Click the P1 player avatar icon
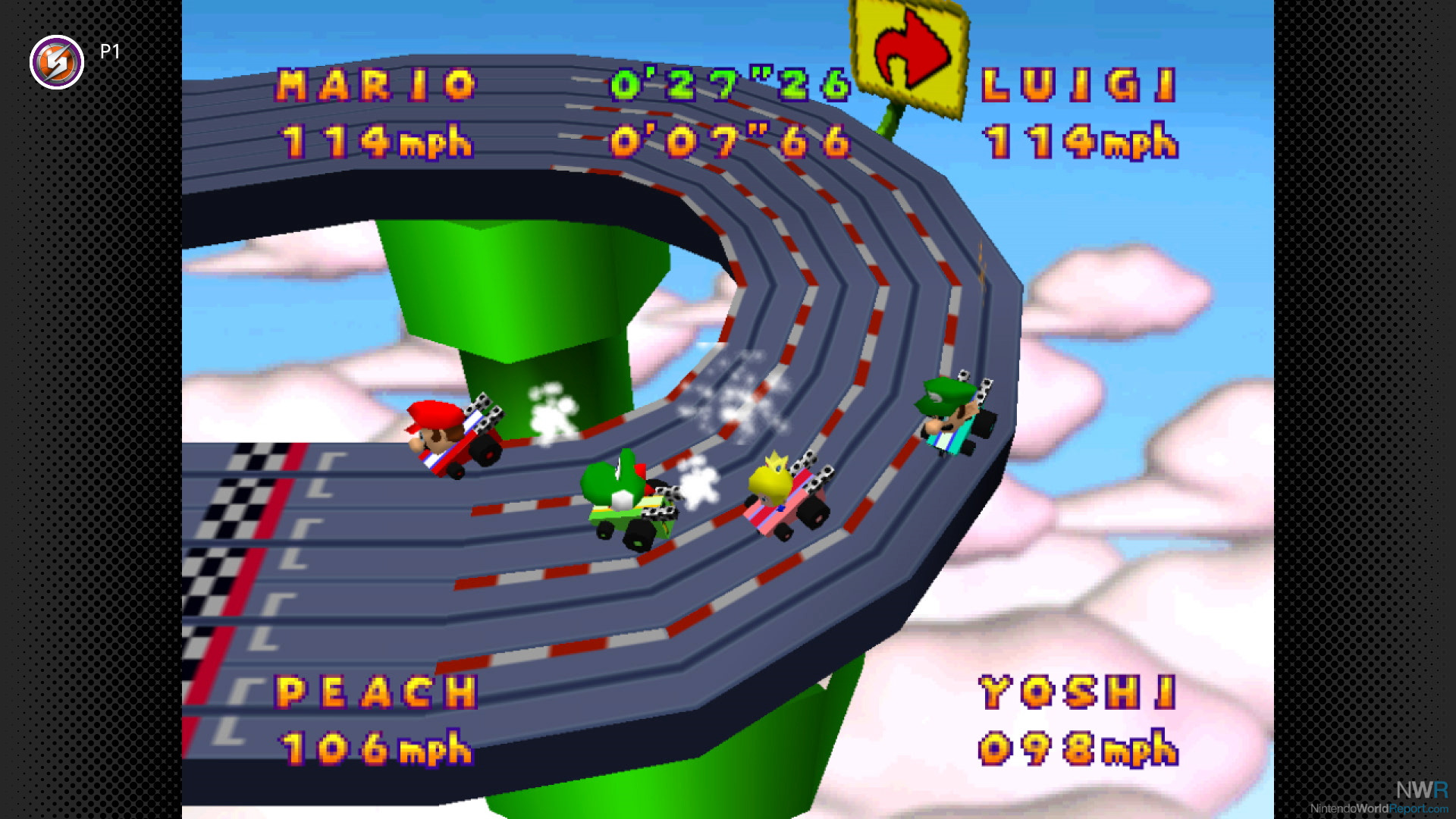Image resolution: width=1456 pixels, height=819 pixels. [x=57, y=62]
